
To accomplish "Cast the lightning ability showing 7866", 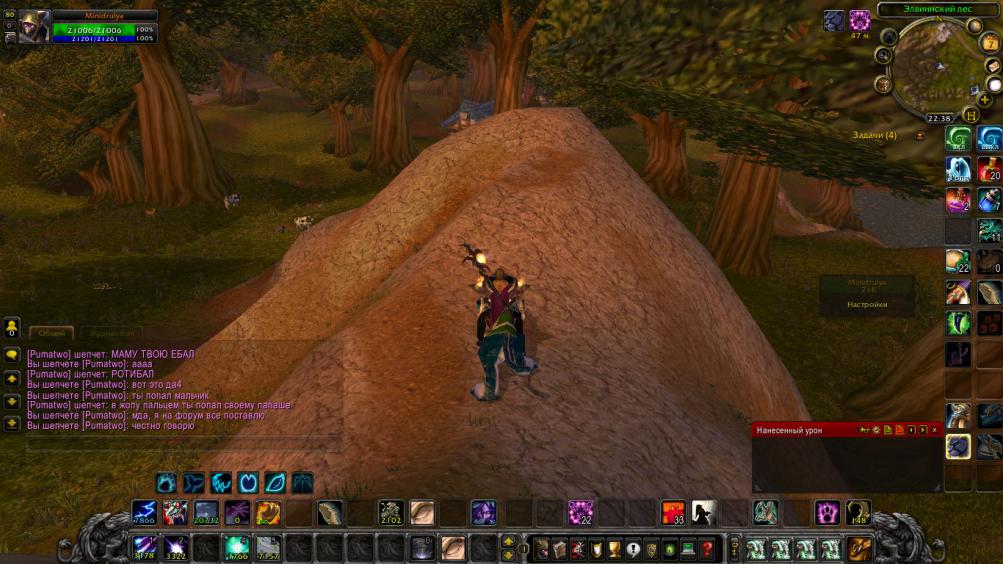I will click(x=144, y=513).
